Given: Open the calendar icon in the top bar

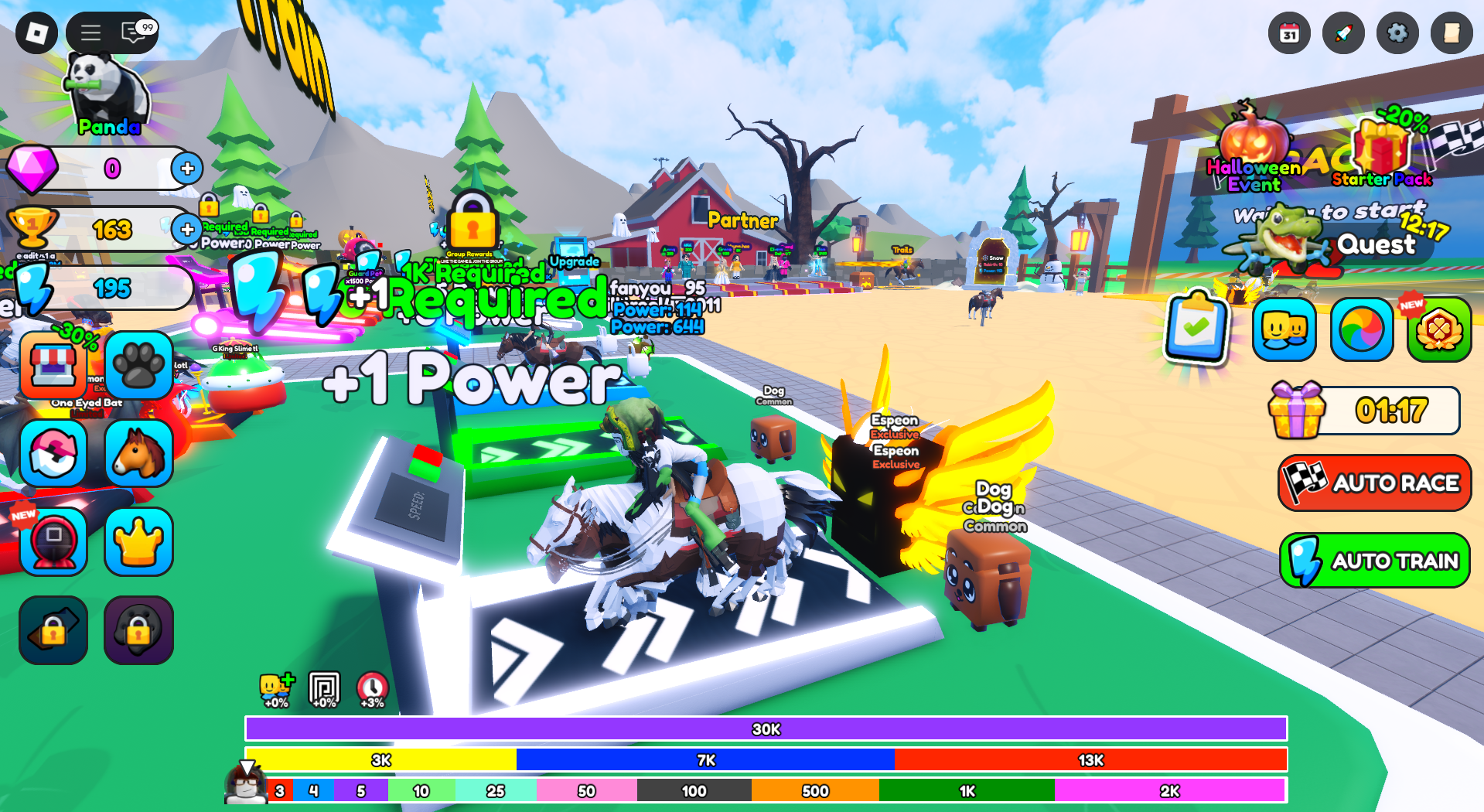Looking at the screenshot, I should coord(1289,33).
